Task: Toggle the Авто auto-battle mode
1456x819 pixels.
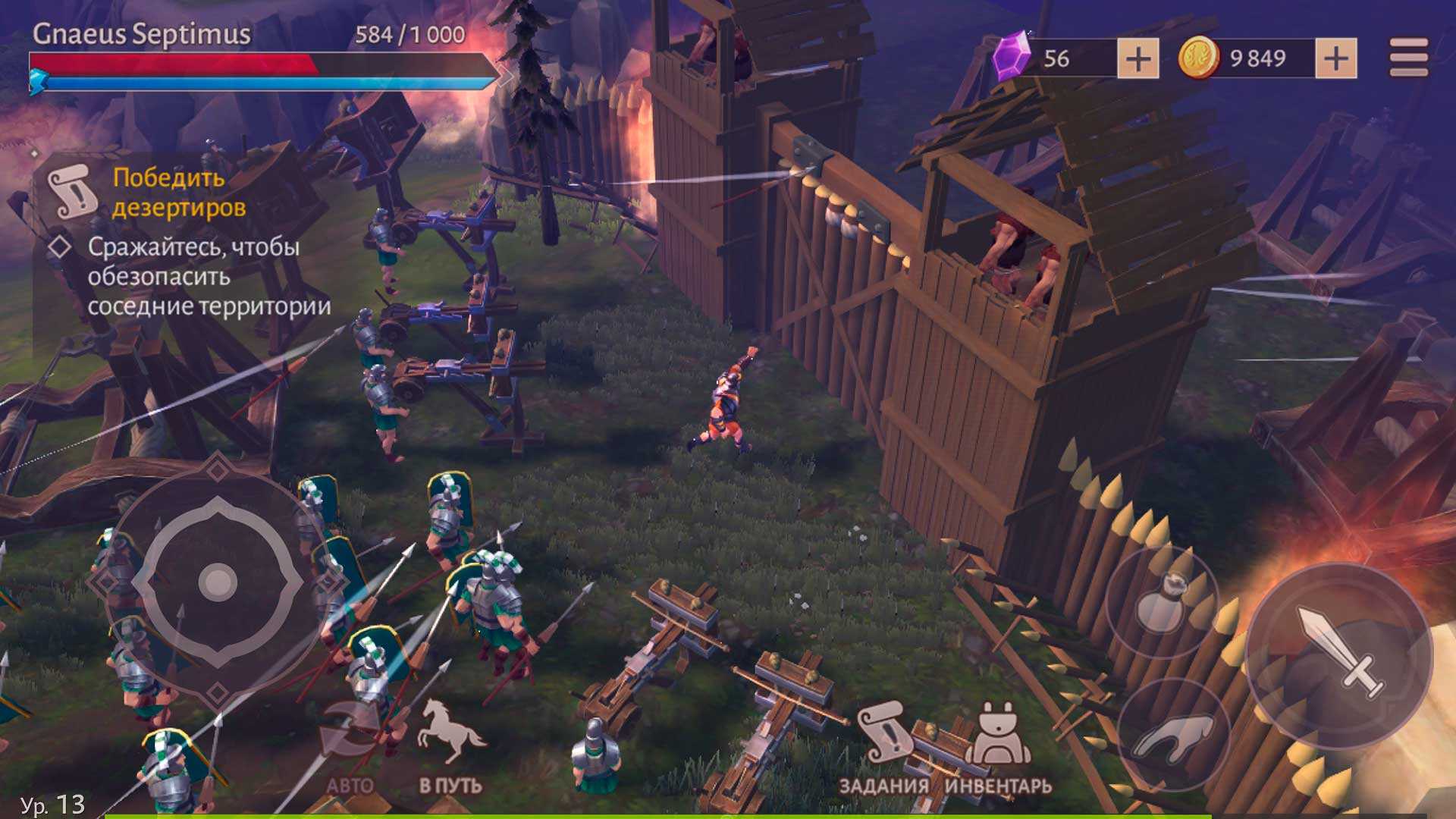Action: point(350,747)
